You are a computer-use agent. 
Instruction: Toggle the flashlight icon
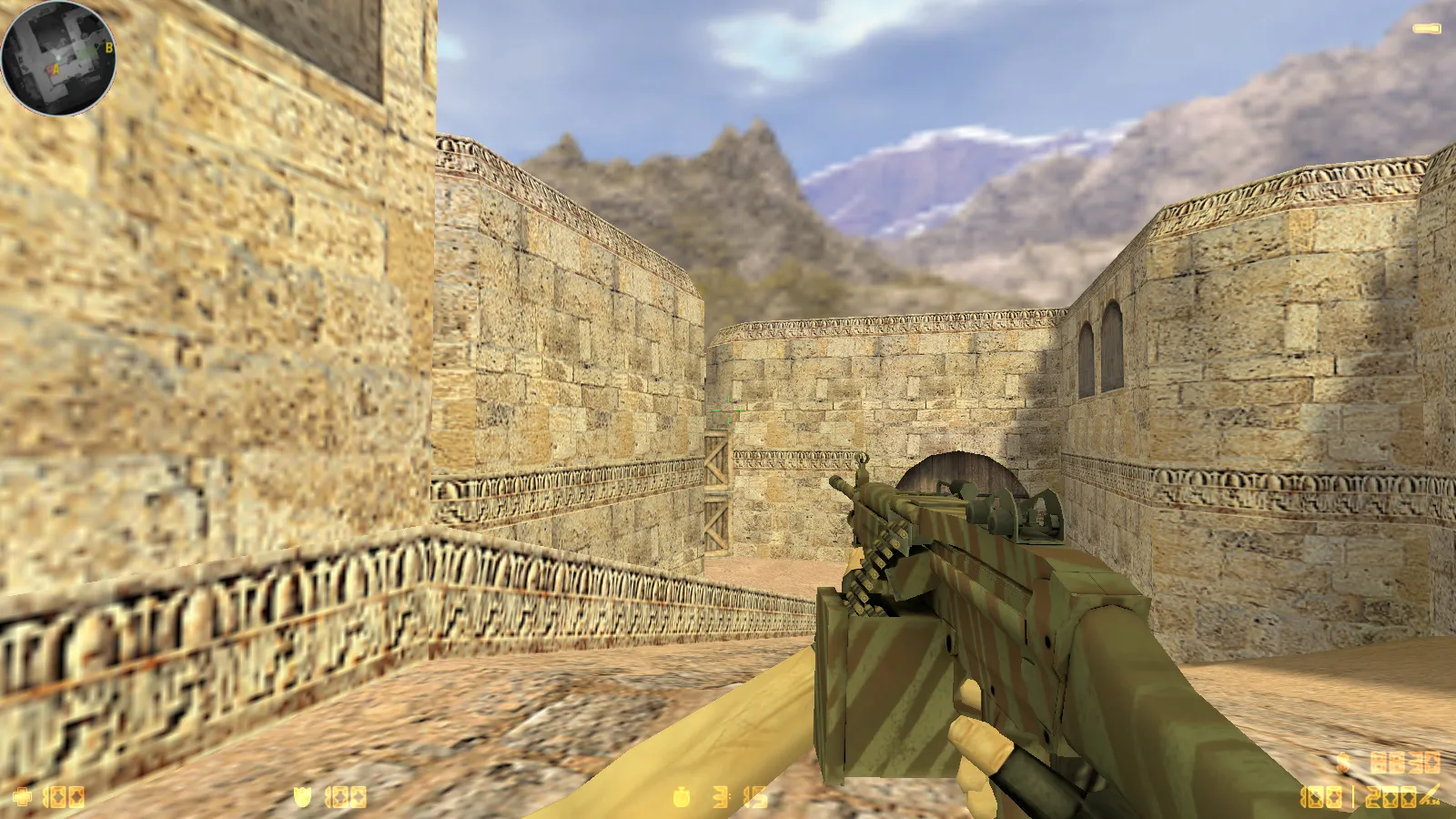(x=1426, y=29)
